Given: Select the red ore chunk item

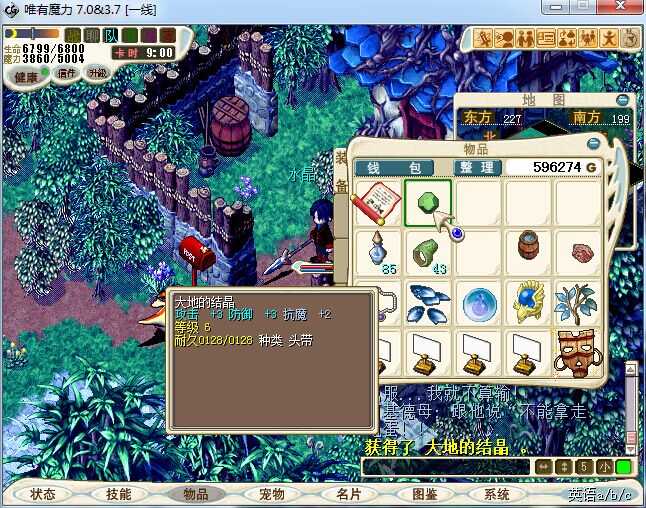Looking at the screenshot, I should pyautogui.click(x=579, y=252).
